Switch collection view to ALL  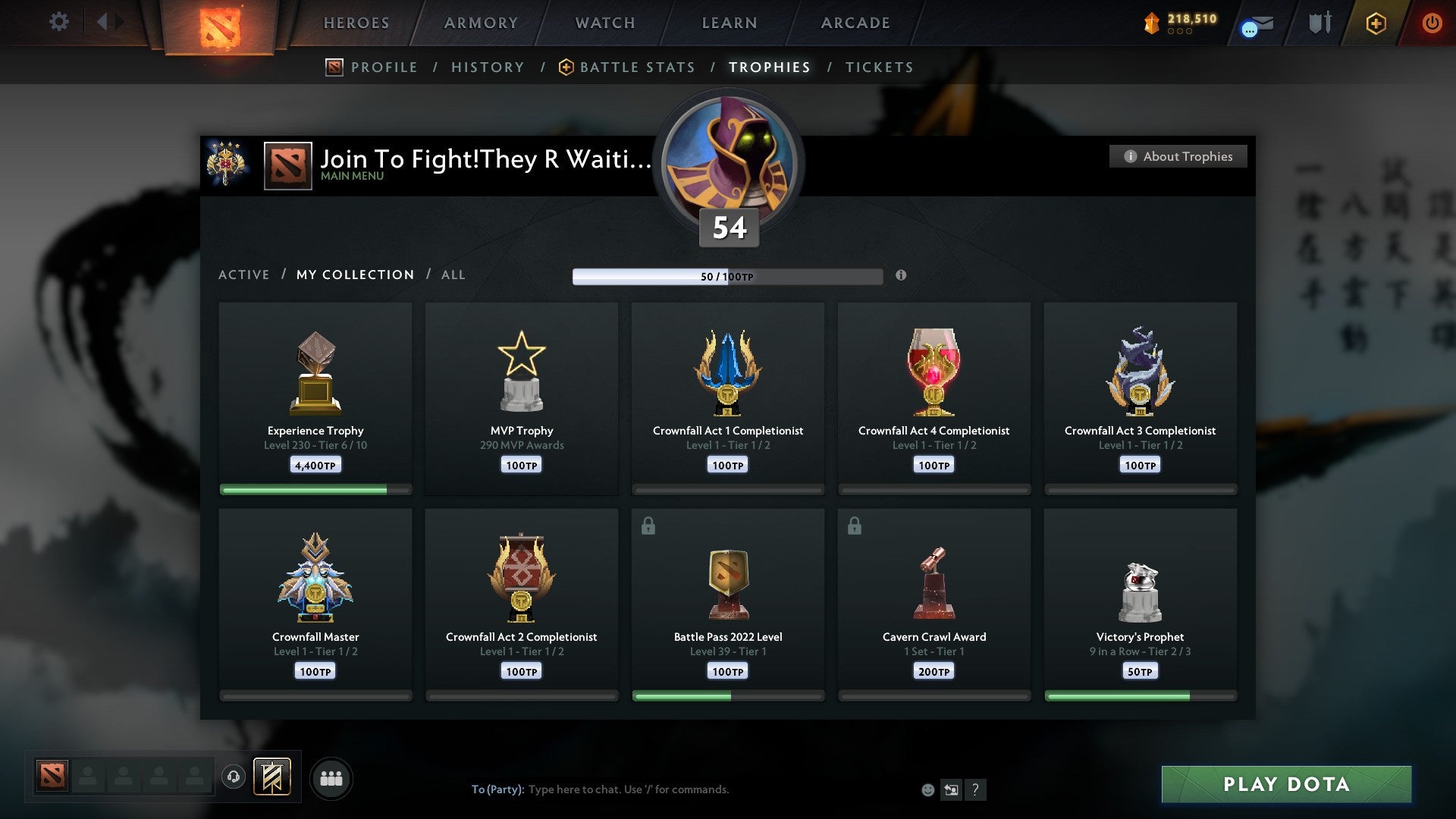[453, 275]
